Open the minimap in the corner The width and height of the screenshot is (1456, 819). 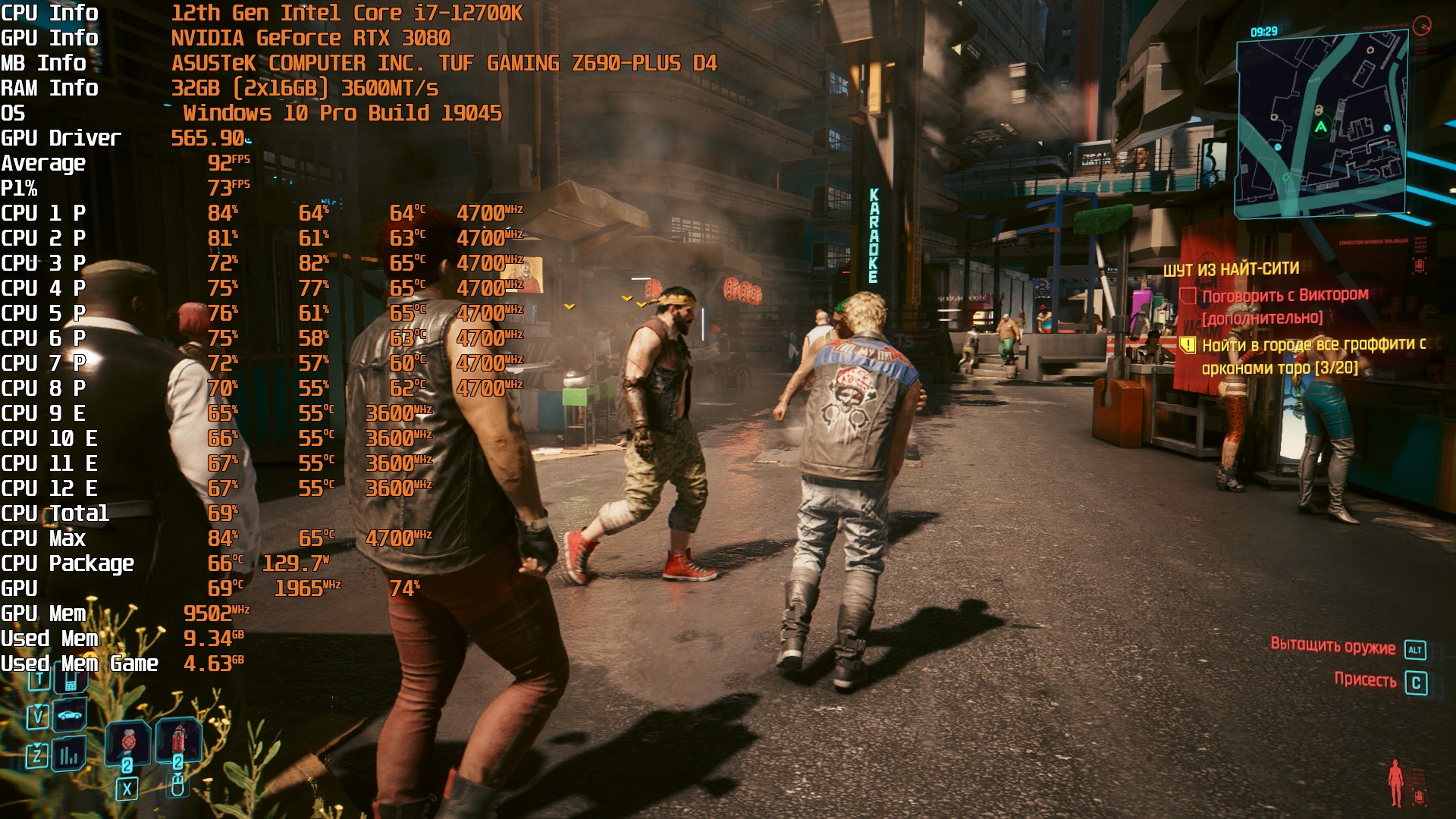click(x=1323, y=125)
